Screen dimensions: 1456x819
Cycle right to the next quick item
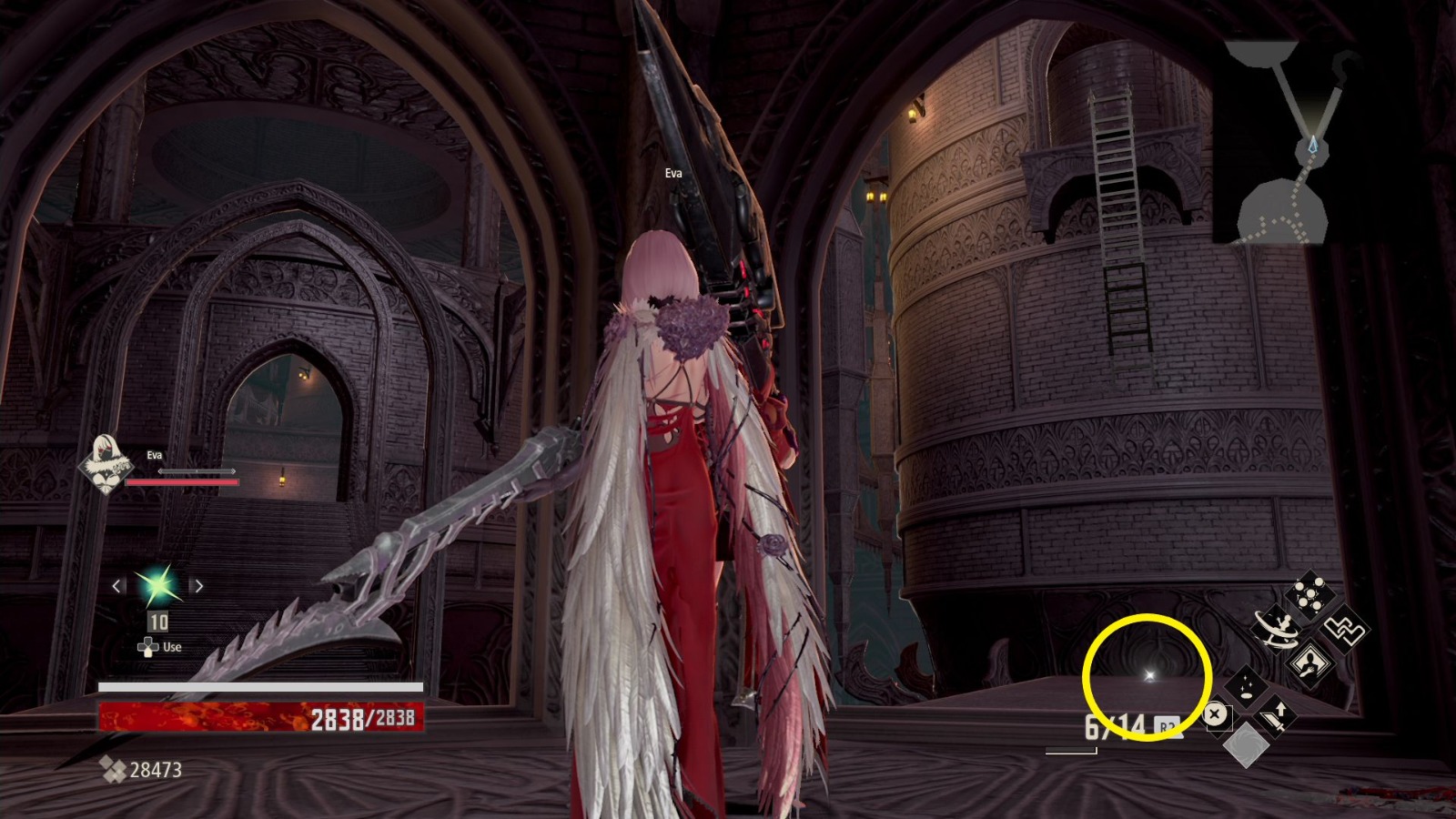[x=199, y=586]
